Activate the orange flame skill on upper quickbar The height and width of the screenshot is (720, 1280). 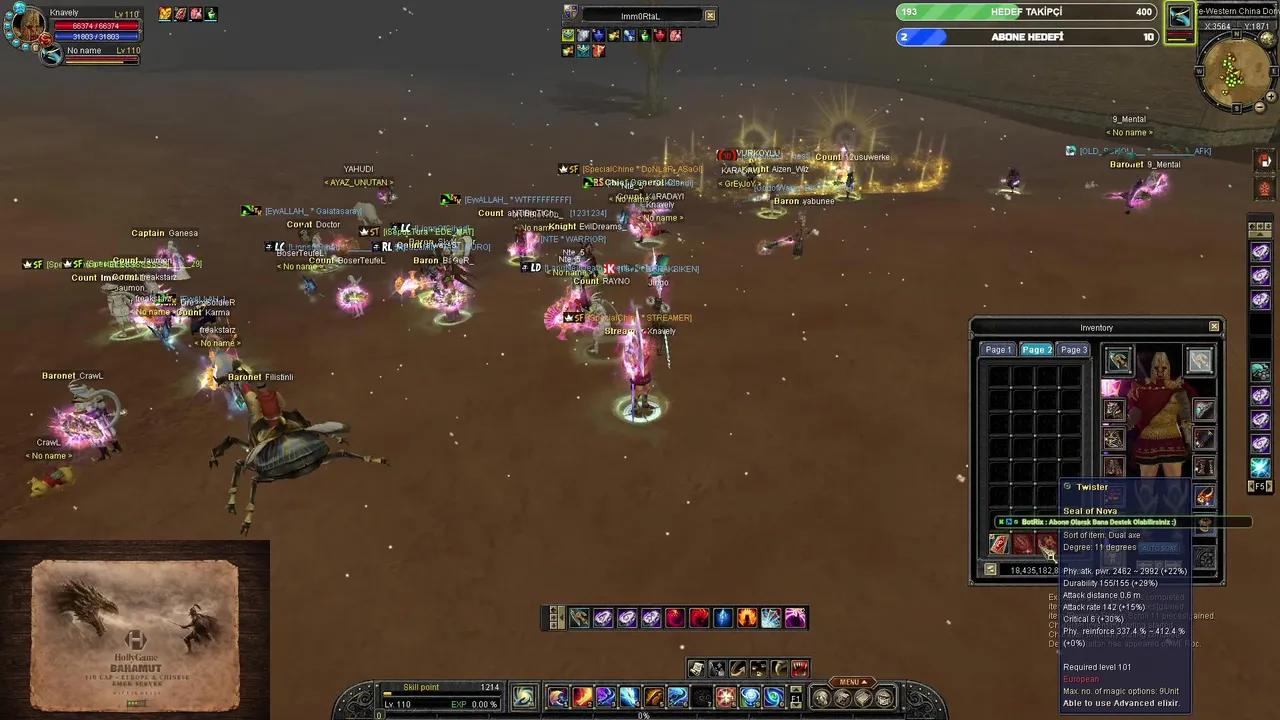click(747, 618)
